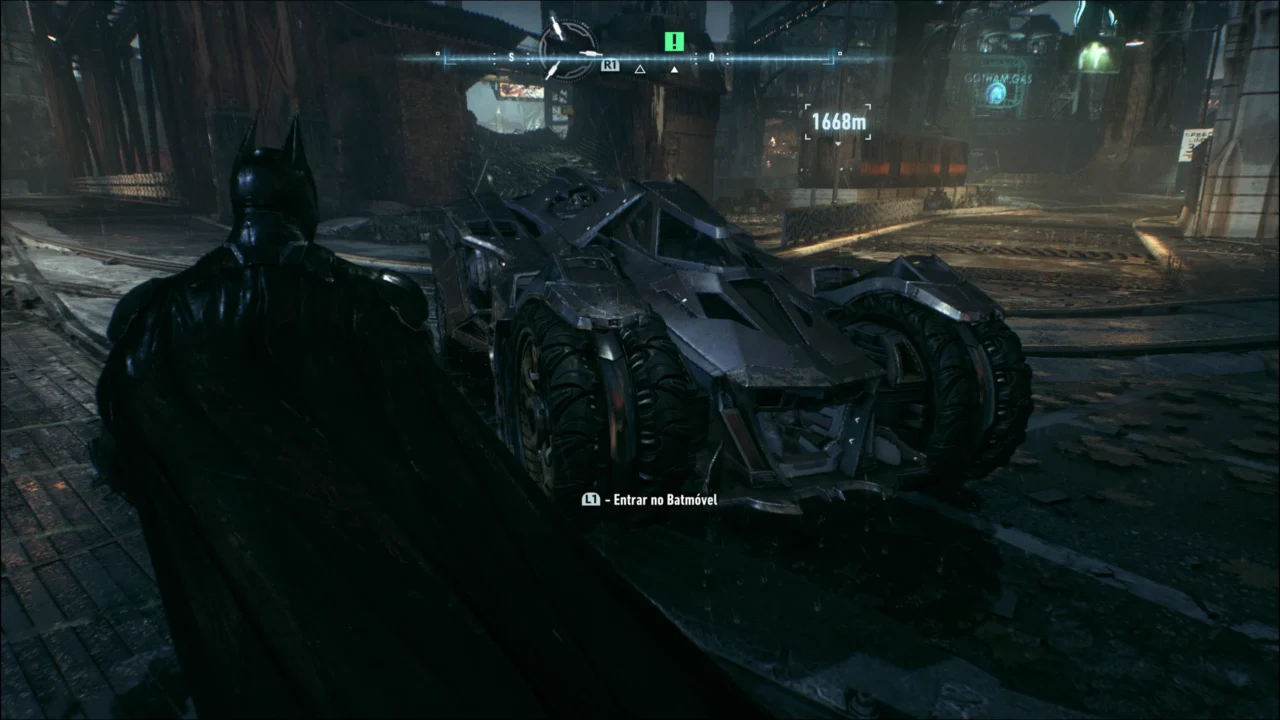
Task: Click the hollow triangle compass indicator
Action: [639, 70]
